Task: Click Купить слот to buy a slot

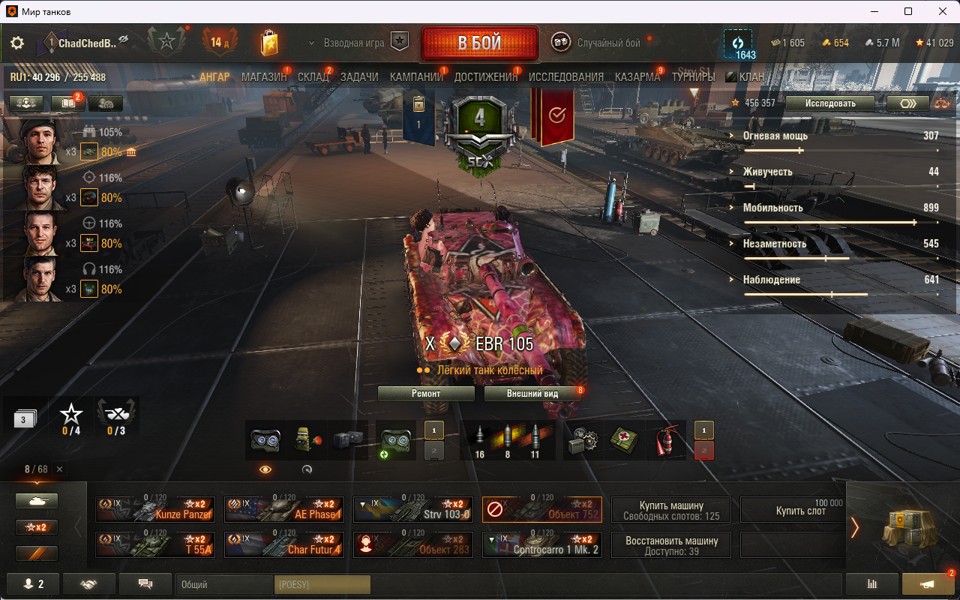Action: [800, 510]
